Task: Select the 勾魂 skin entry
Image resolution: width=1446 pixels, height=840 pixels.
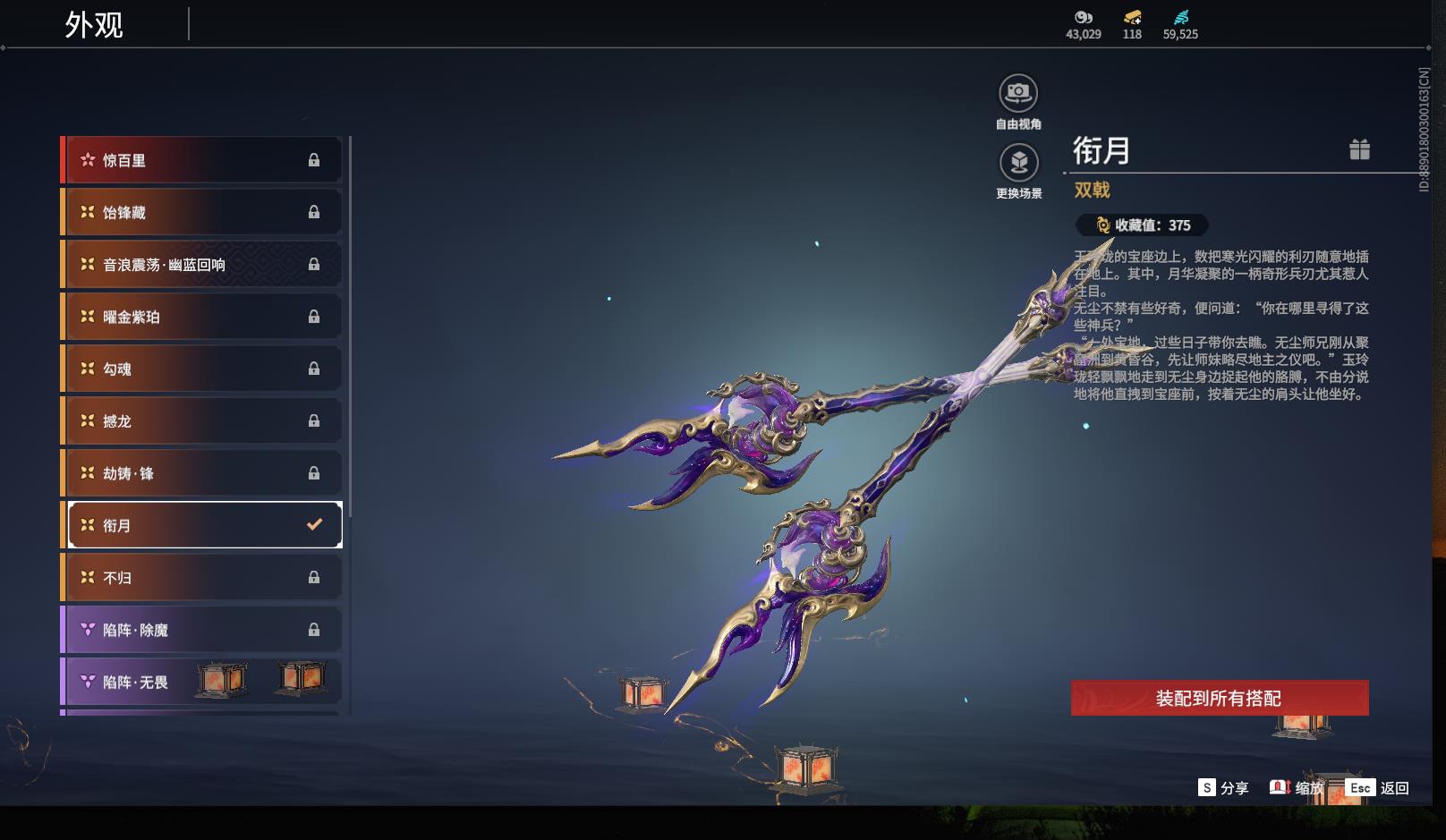Action: pyautogui.click(x=201, y=369)
